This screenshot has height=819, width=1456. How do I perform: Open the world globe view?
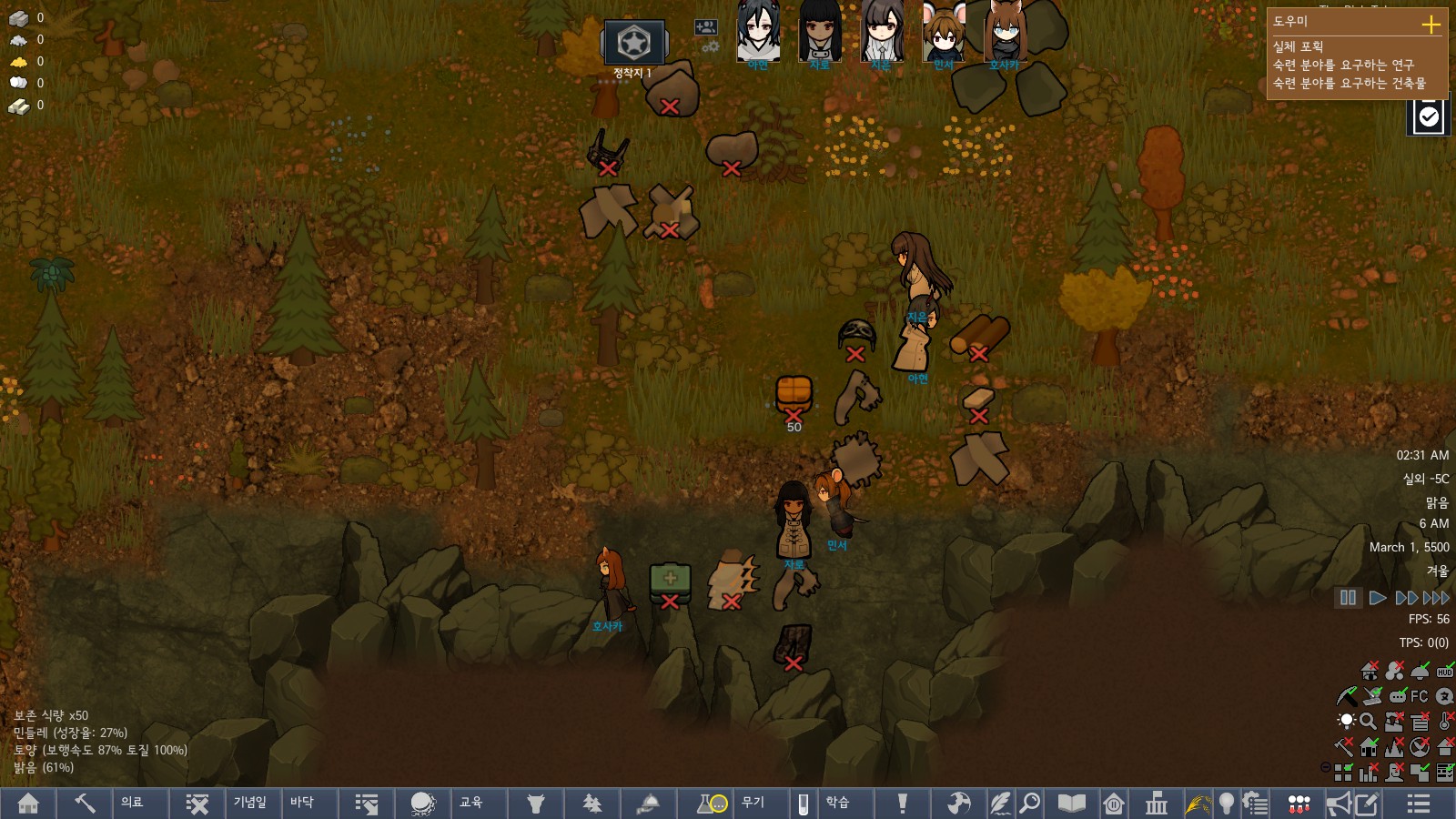click(422, 804)
